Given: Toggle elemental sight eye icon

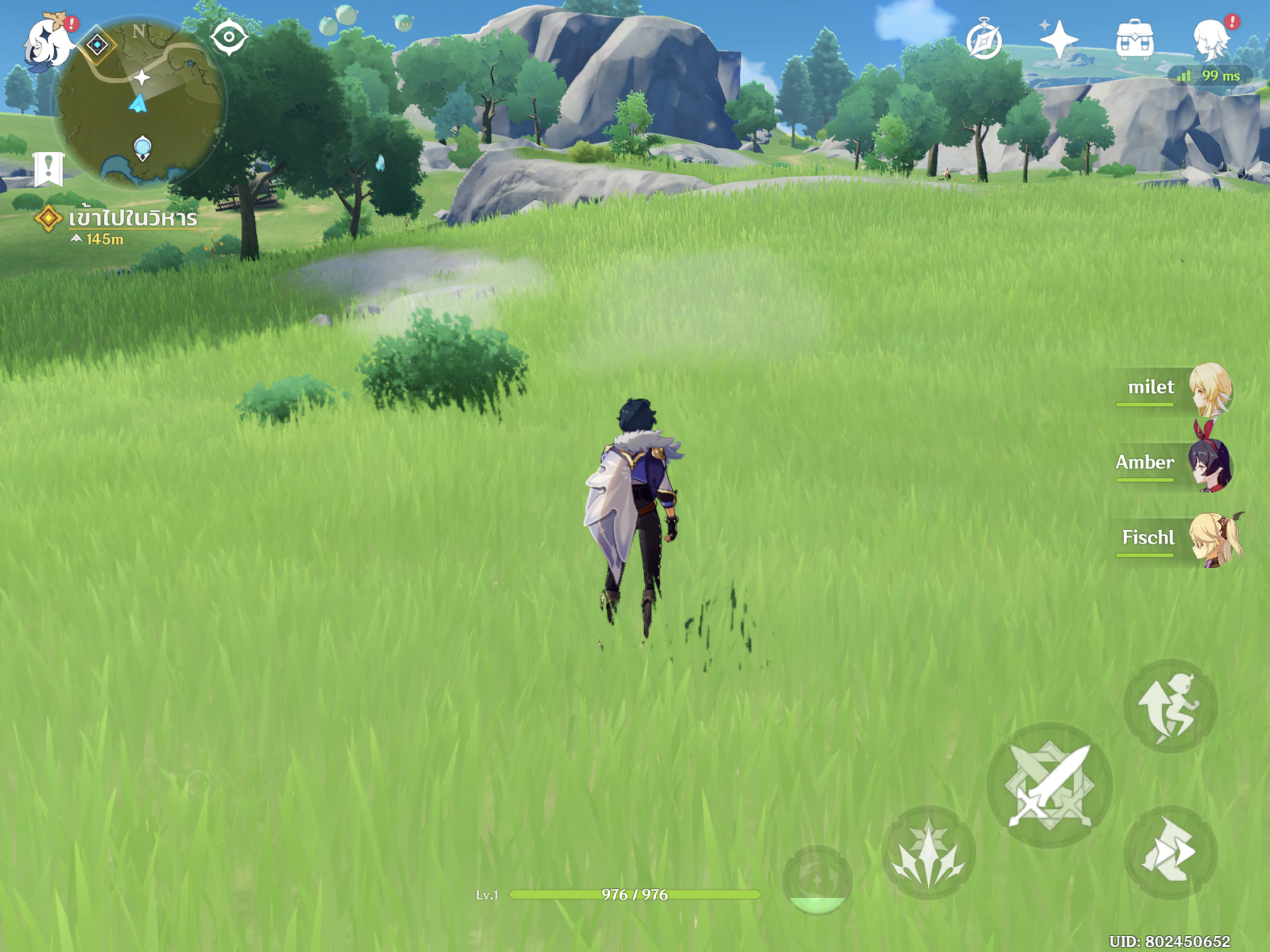Looking at the screenshot, I should click(x=229, y=37).
